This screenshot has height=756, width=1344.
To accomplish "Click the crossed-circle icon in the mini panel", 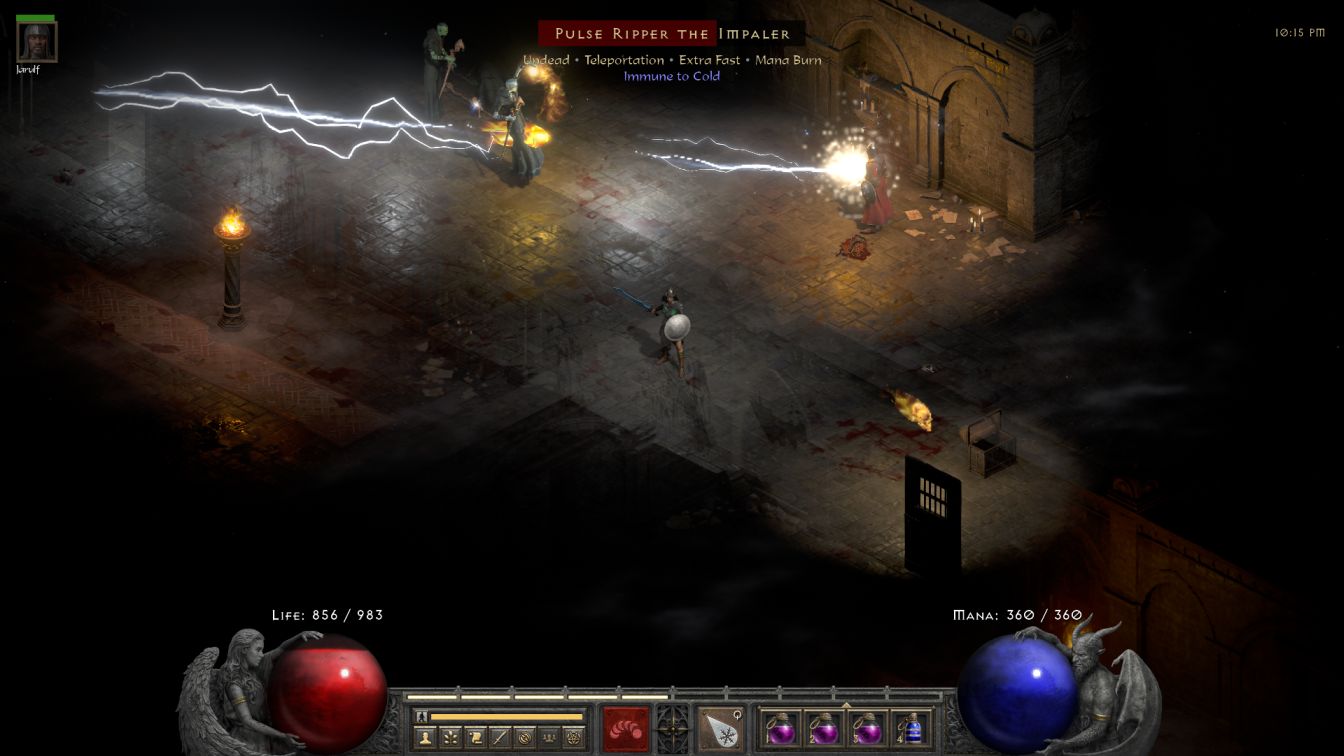I will point(523,738).
